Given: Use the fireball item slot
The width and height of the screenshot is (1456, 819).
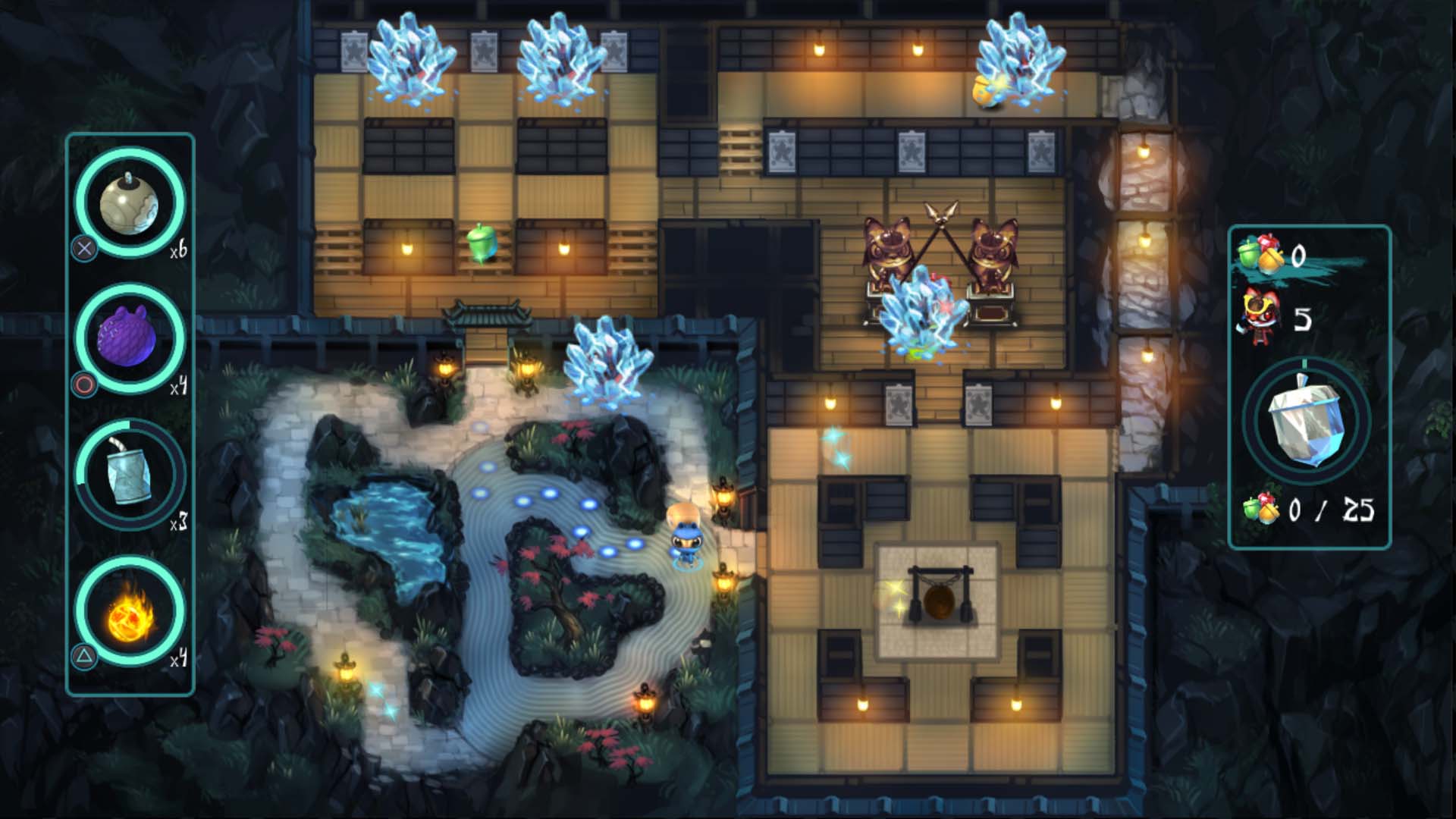Looking at the screenshot, I should 130,611.
